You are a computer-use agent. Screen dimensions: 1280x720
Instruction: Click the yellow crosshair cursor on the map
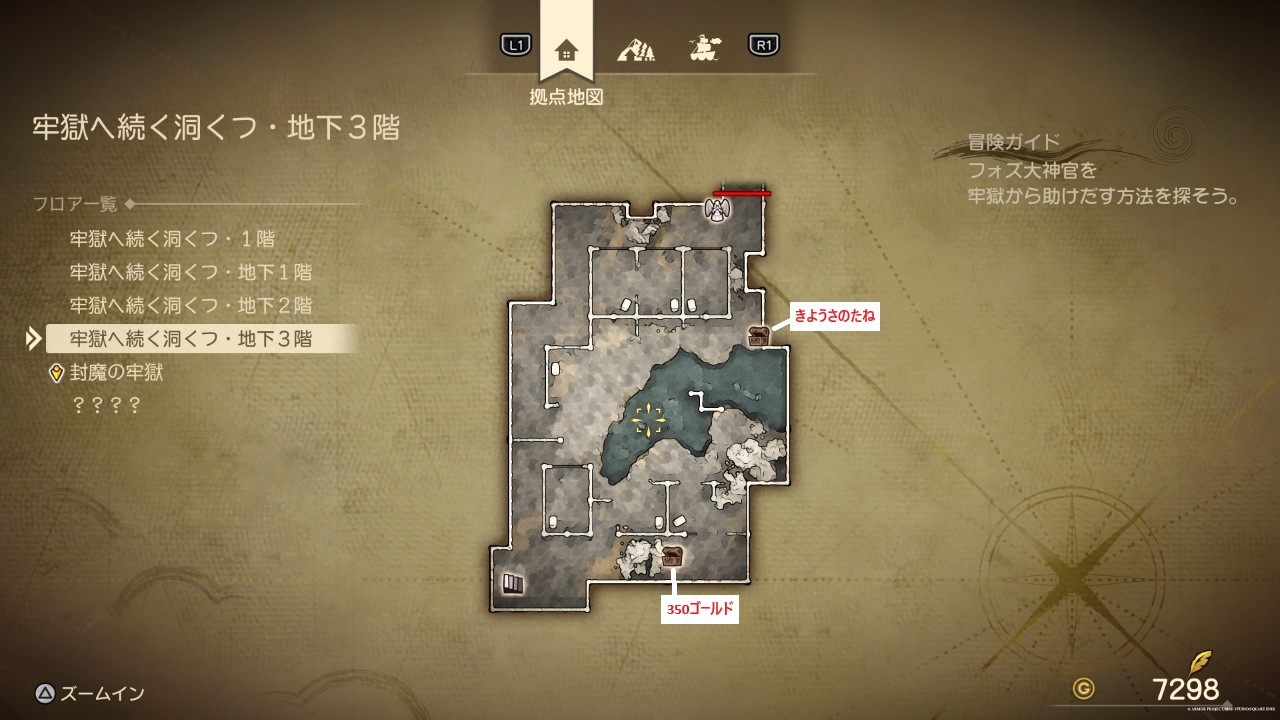(x=649, y=420)
